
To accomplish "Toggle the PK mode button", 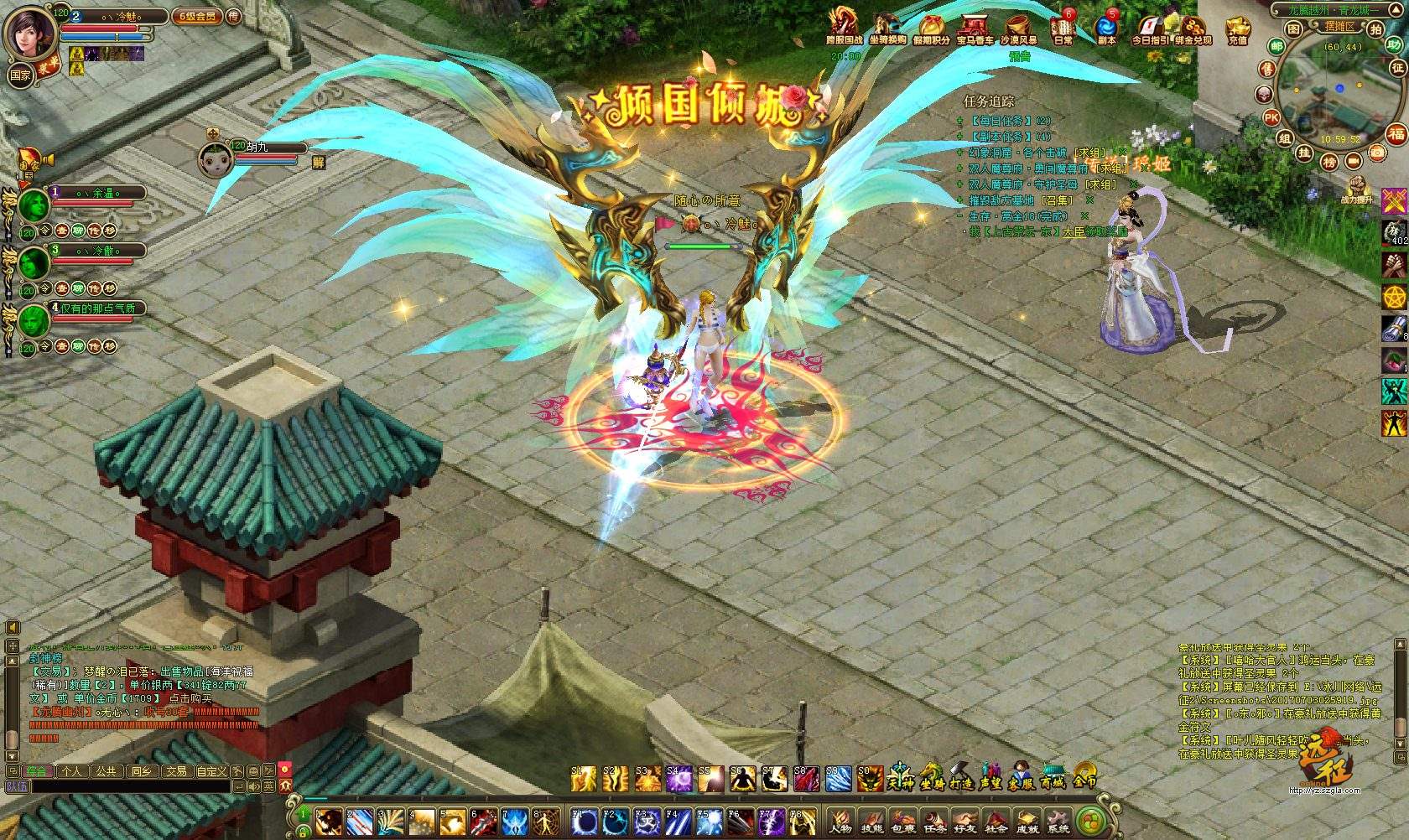I will click(1271, 117).
